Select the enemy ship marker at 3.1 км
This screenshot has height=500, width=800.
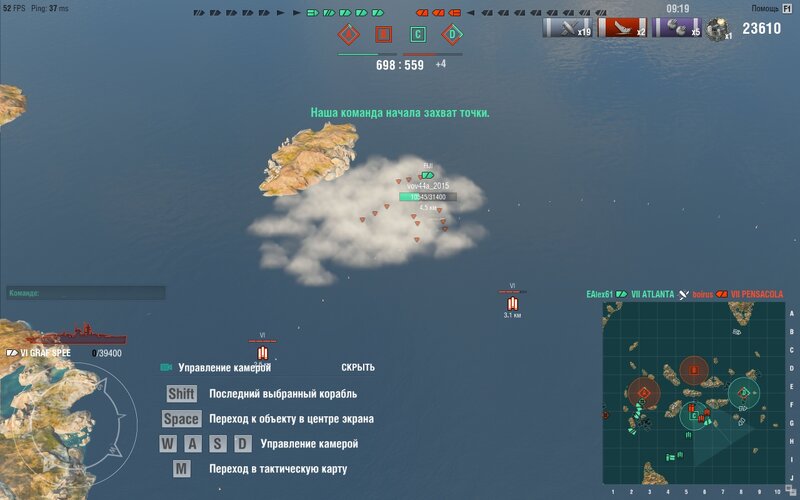click(513, 302)
